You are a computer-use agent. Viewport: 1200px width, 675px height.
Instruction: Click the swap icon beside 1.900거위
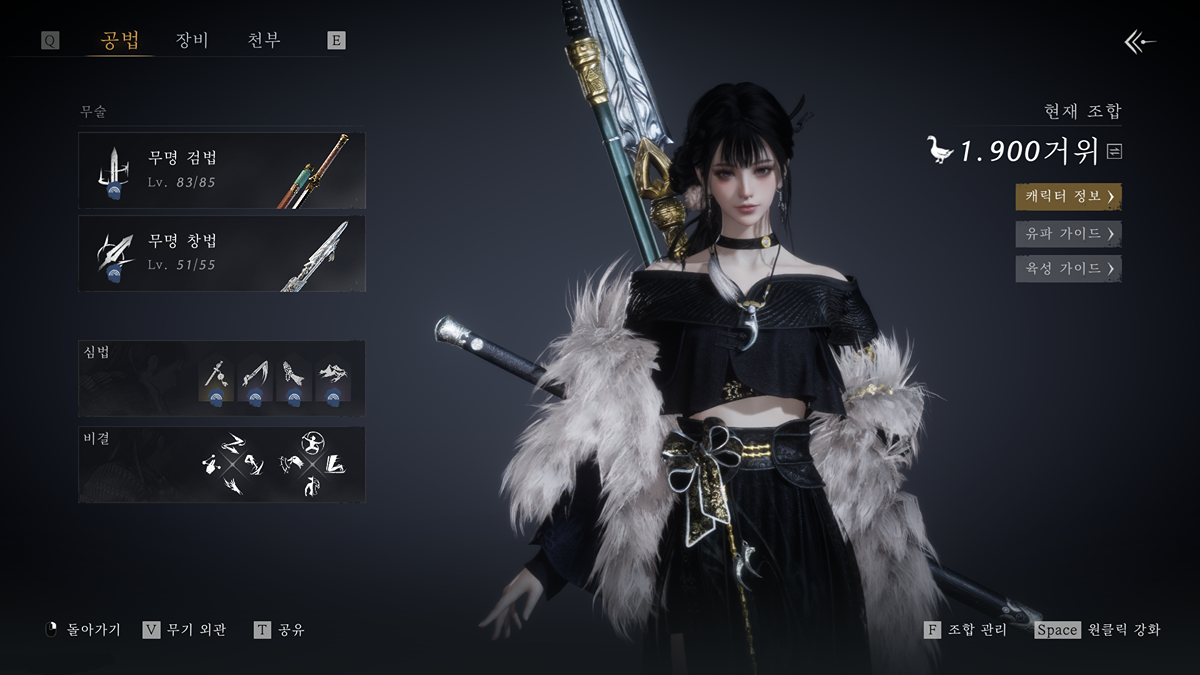coord(1115,151)
